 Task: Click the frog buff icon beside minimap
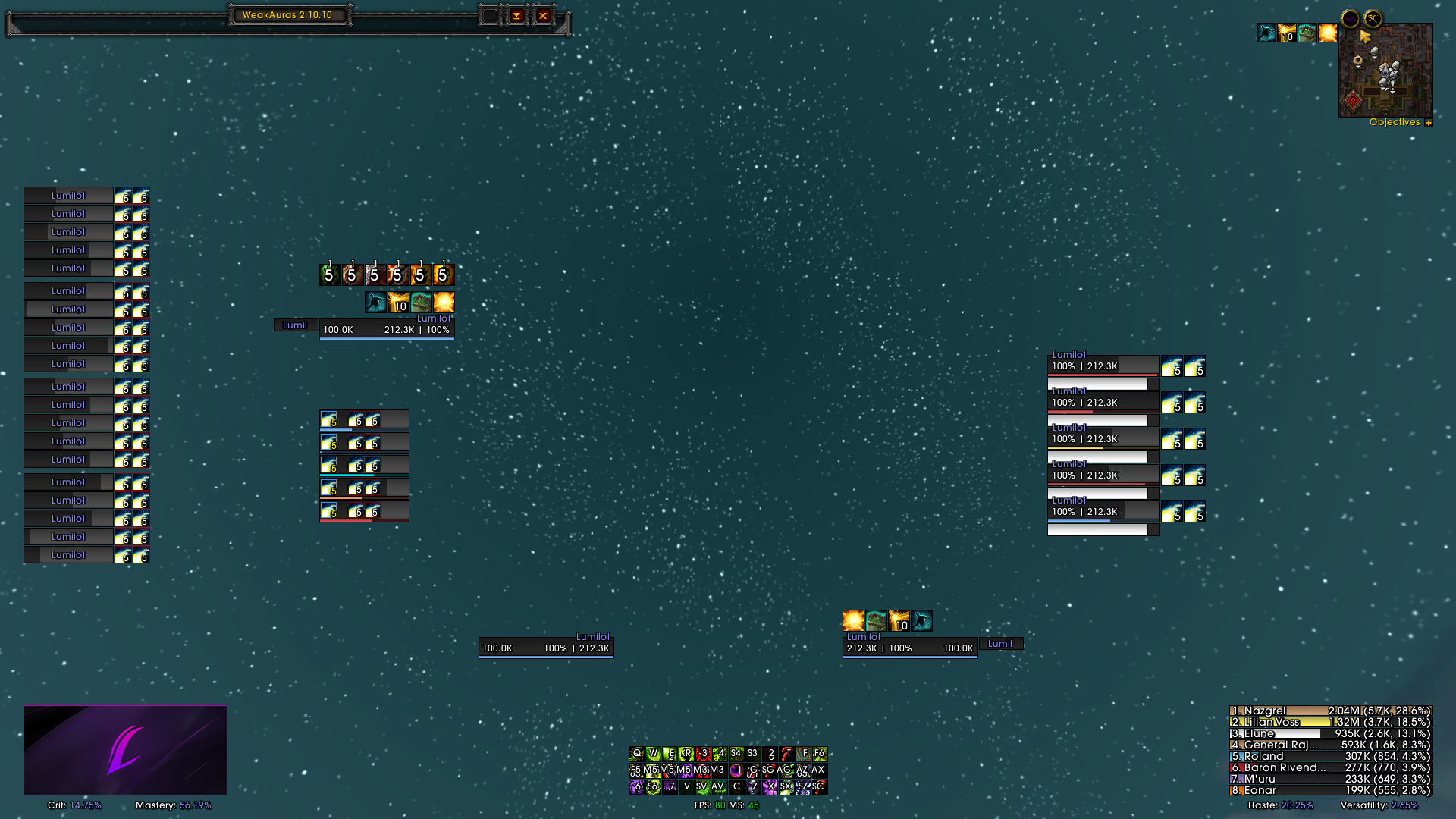[x=1307, y=33]
